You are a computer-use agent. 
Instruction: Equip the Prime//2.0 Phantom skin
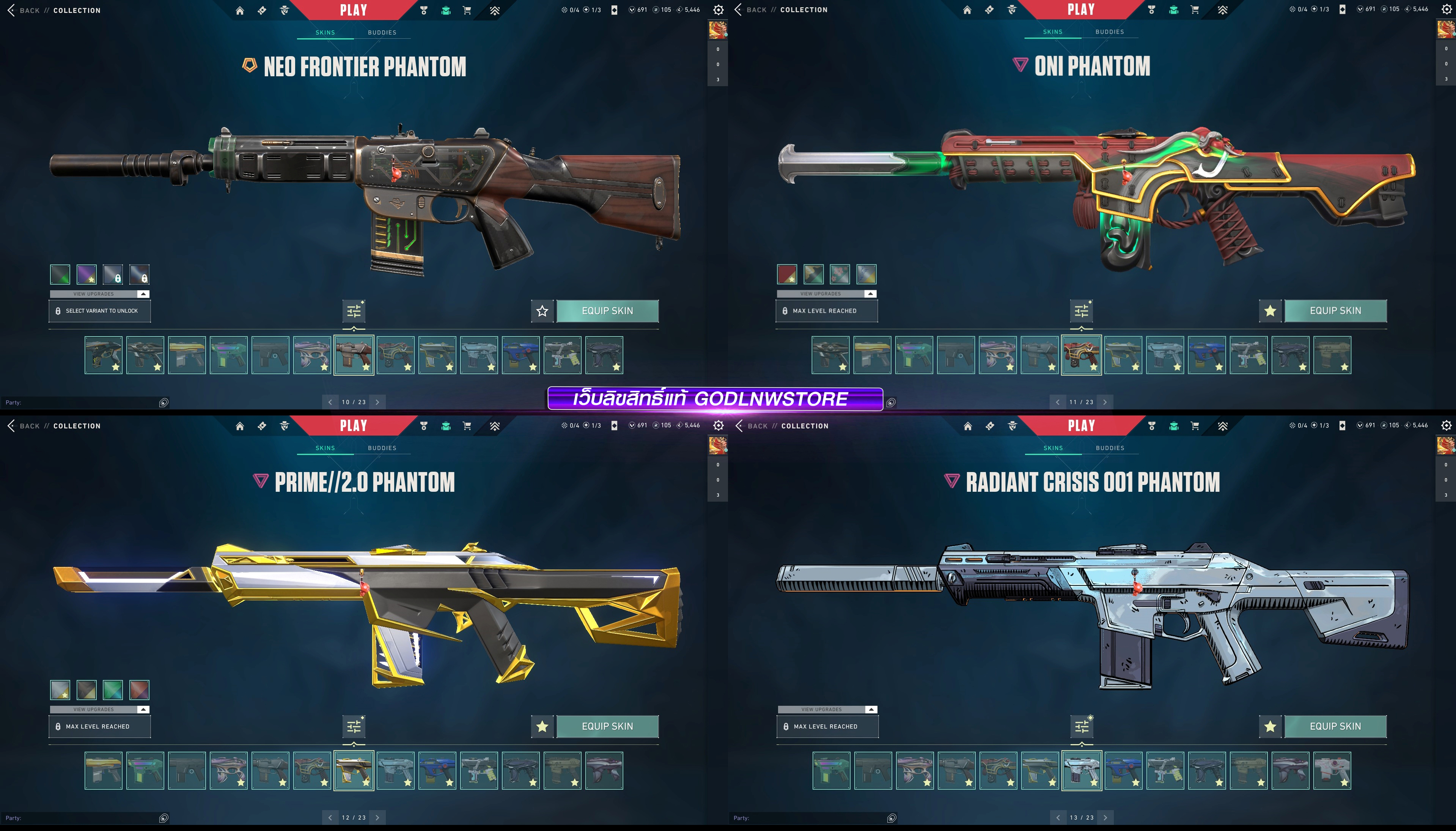pos(607,727)
